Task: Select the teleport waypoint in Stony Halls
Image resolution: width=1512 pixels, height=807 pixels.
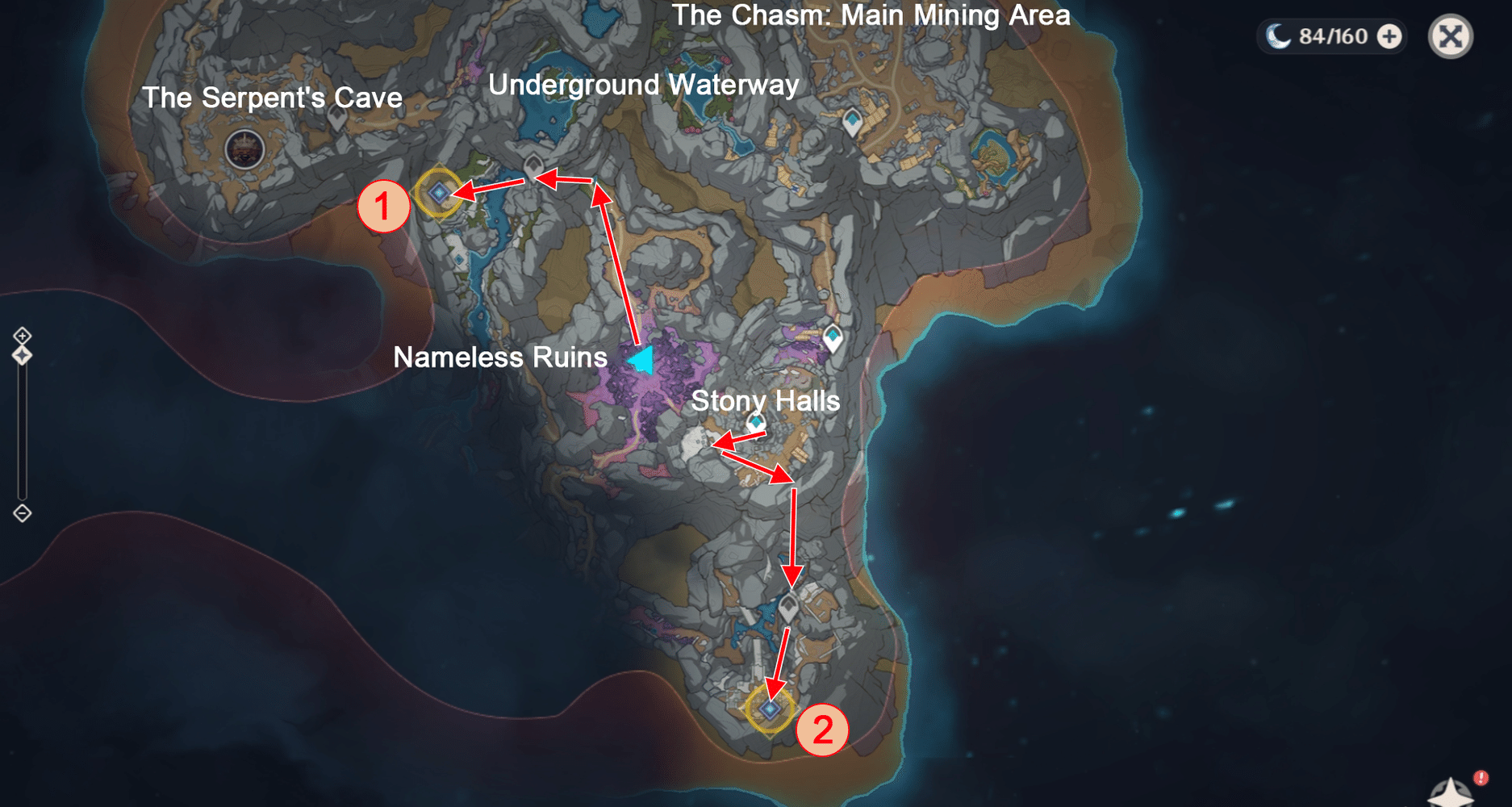Action: pyautogui.click(x=754, y=420)
